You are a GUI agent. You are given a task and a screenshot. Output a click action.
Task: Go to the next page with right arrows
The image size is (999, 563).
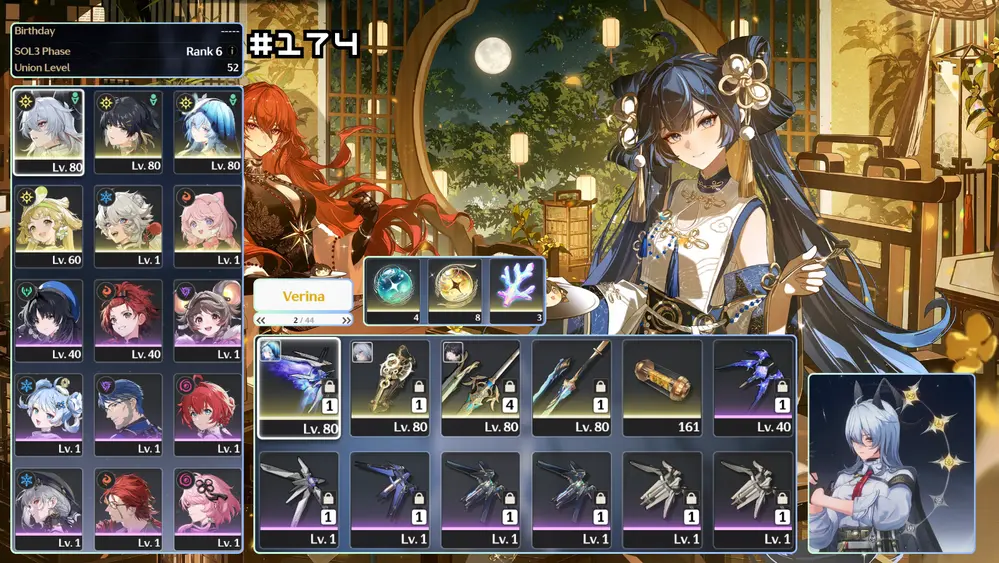[x=346, y=320]
